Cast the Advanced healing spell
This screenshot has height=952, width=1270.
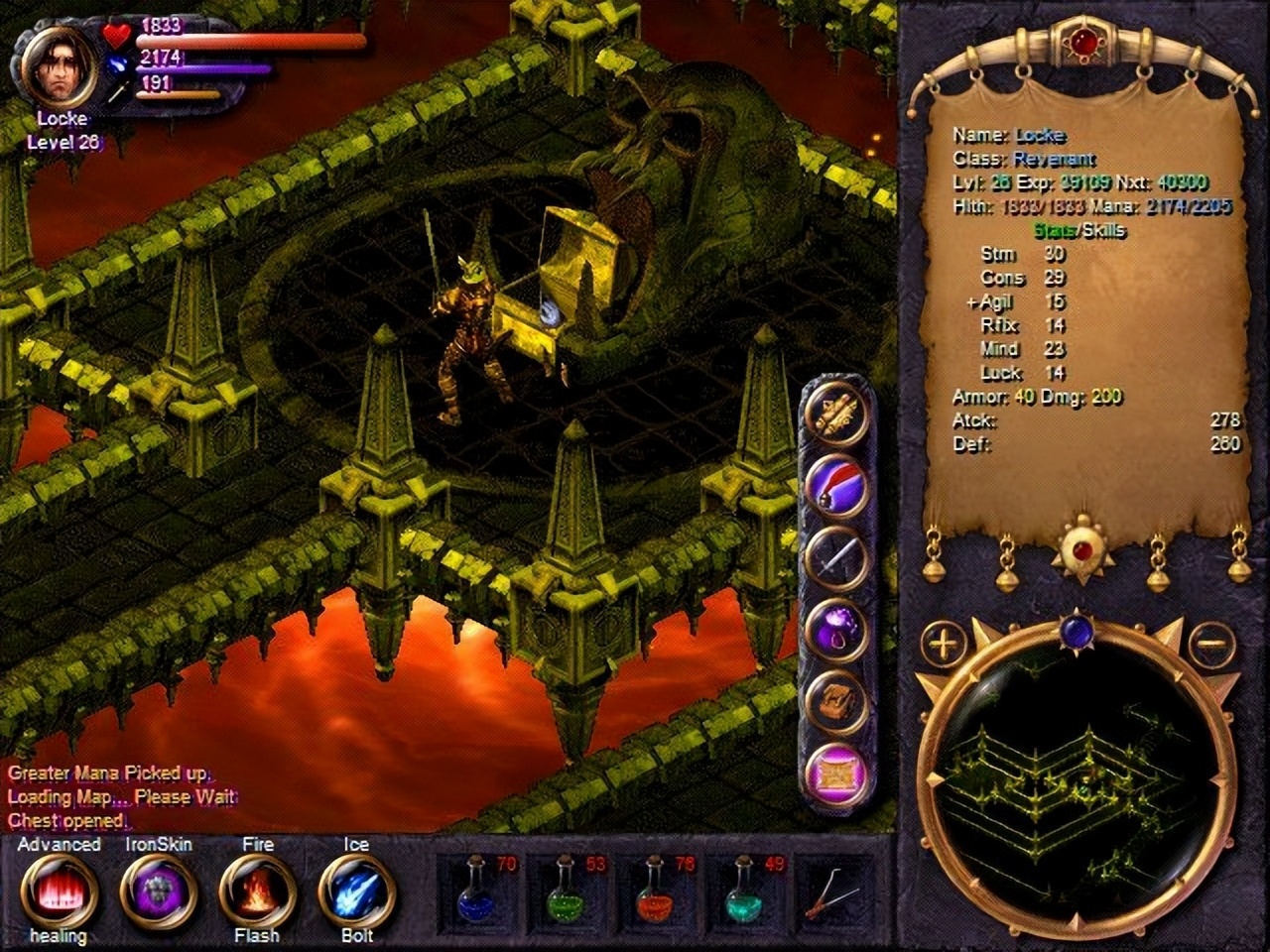pos(60,890)
